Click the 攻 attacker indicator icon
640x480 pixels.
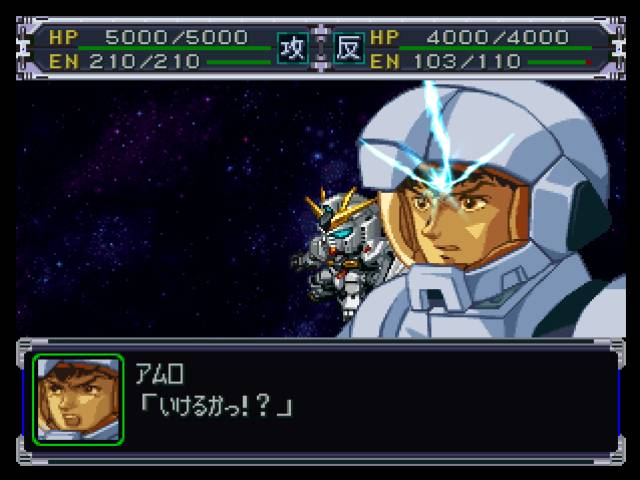(x=292, y=49)
